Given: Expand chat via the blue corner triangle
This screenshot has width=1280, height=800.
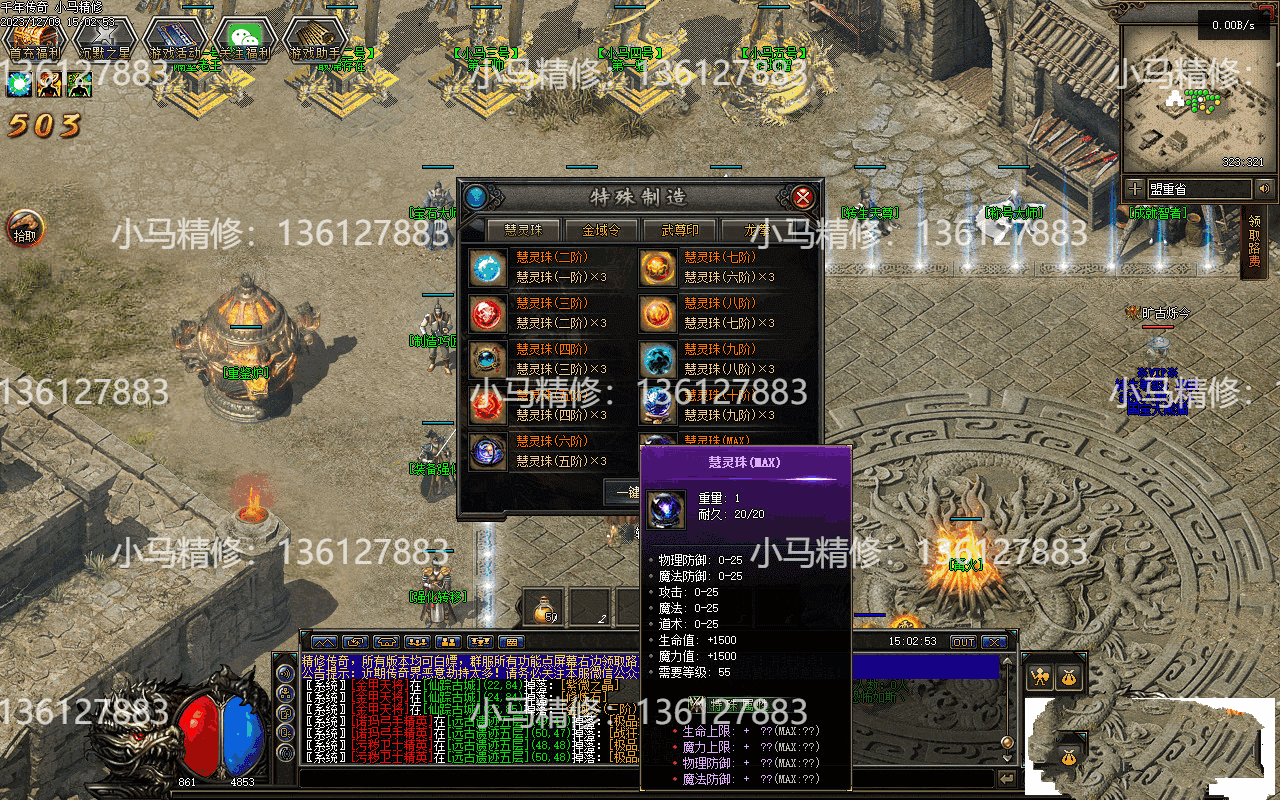Looking at the screenshot, I should tap(304, 633).
